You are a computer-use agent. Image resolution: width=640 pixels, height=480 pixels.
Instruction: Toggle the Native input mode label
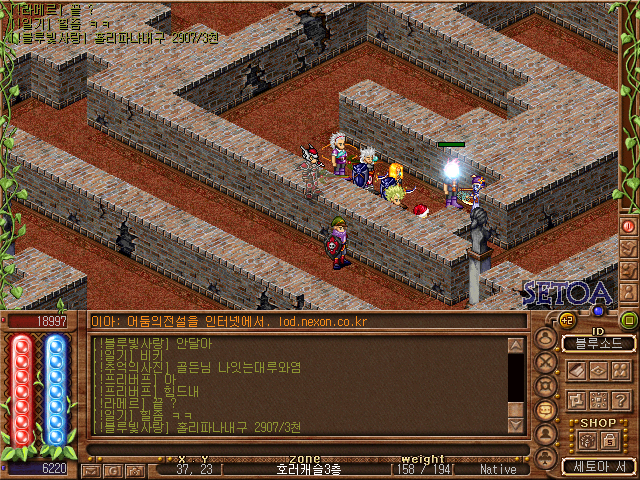pos(498,468)
